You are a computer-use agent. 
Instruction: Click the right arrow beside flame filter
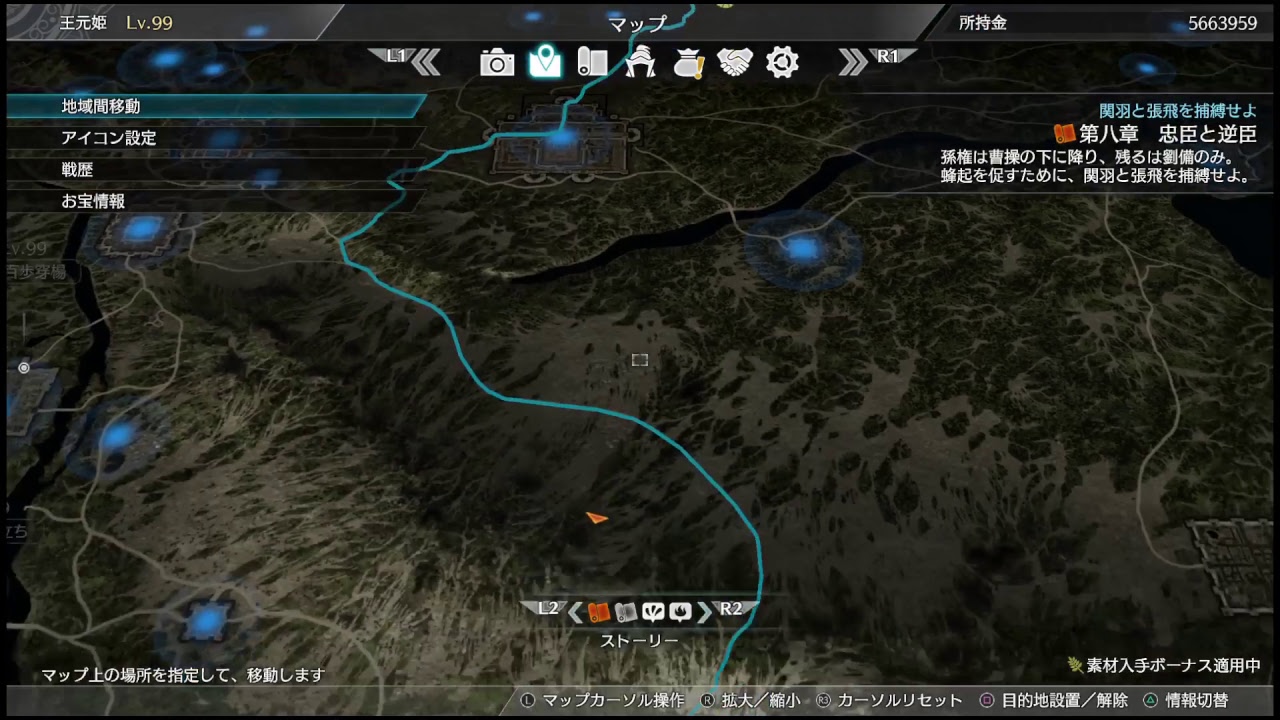click(704, 612)
